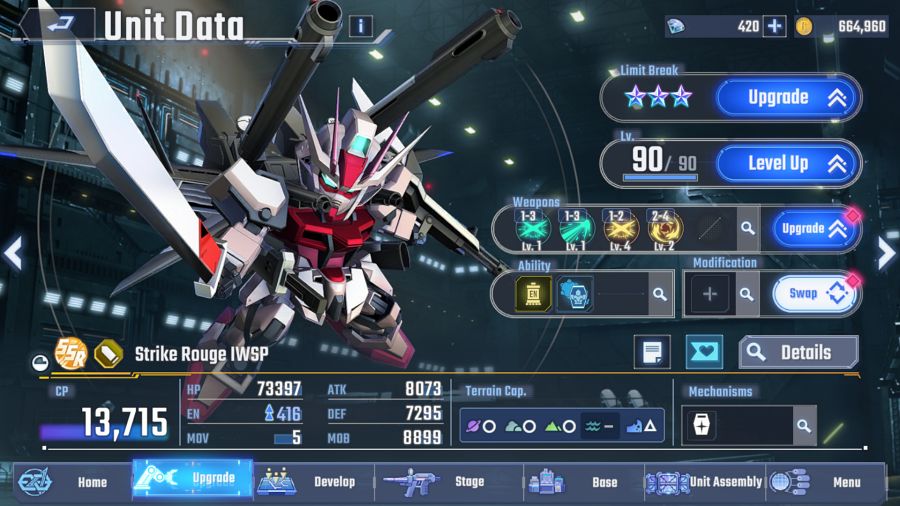
Task: Open the note document icon button
Action: (651, 351)
